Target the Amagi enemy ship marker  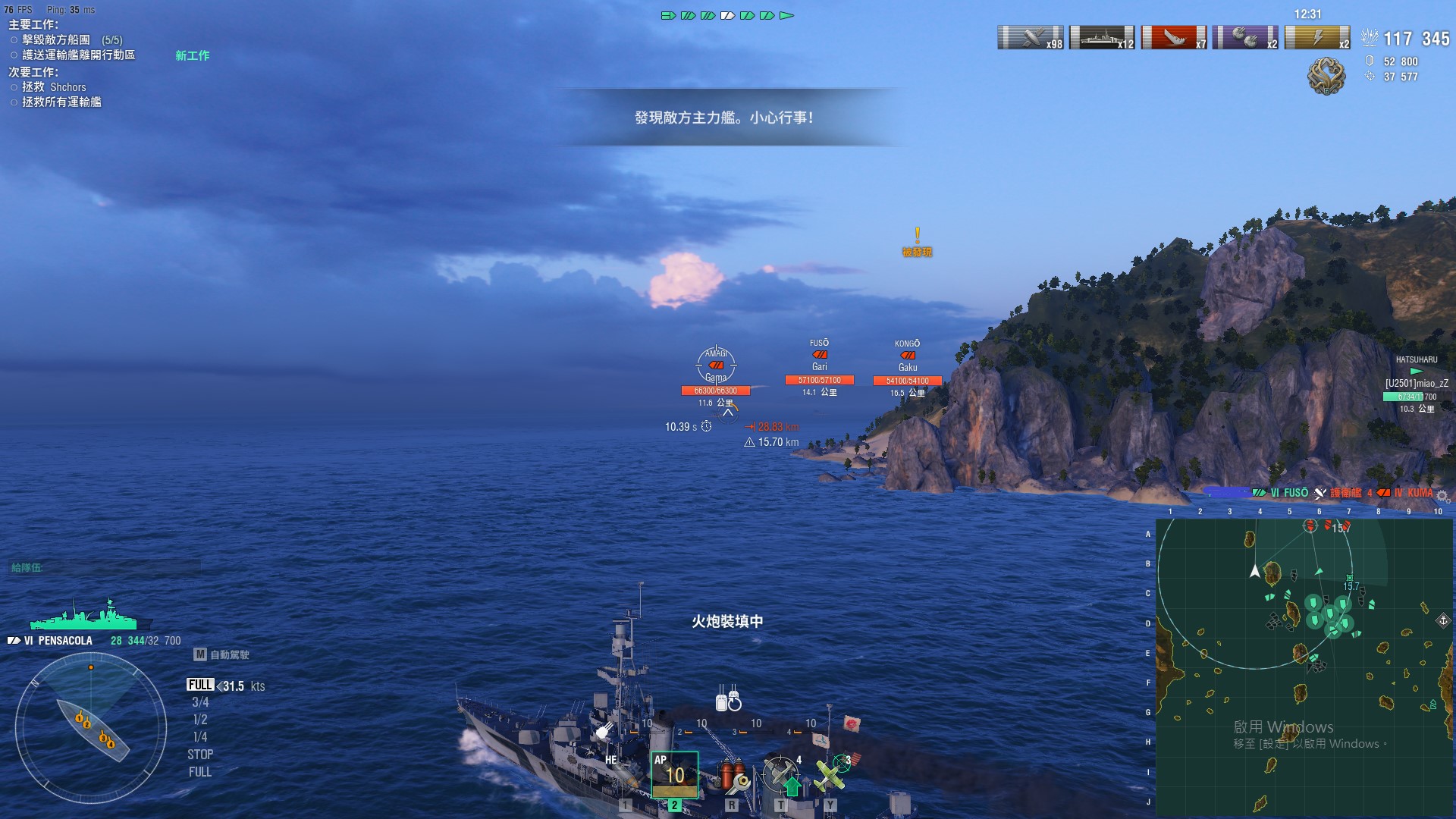(716, 365)
